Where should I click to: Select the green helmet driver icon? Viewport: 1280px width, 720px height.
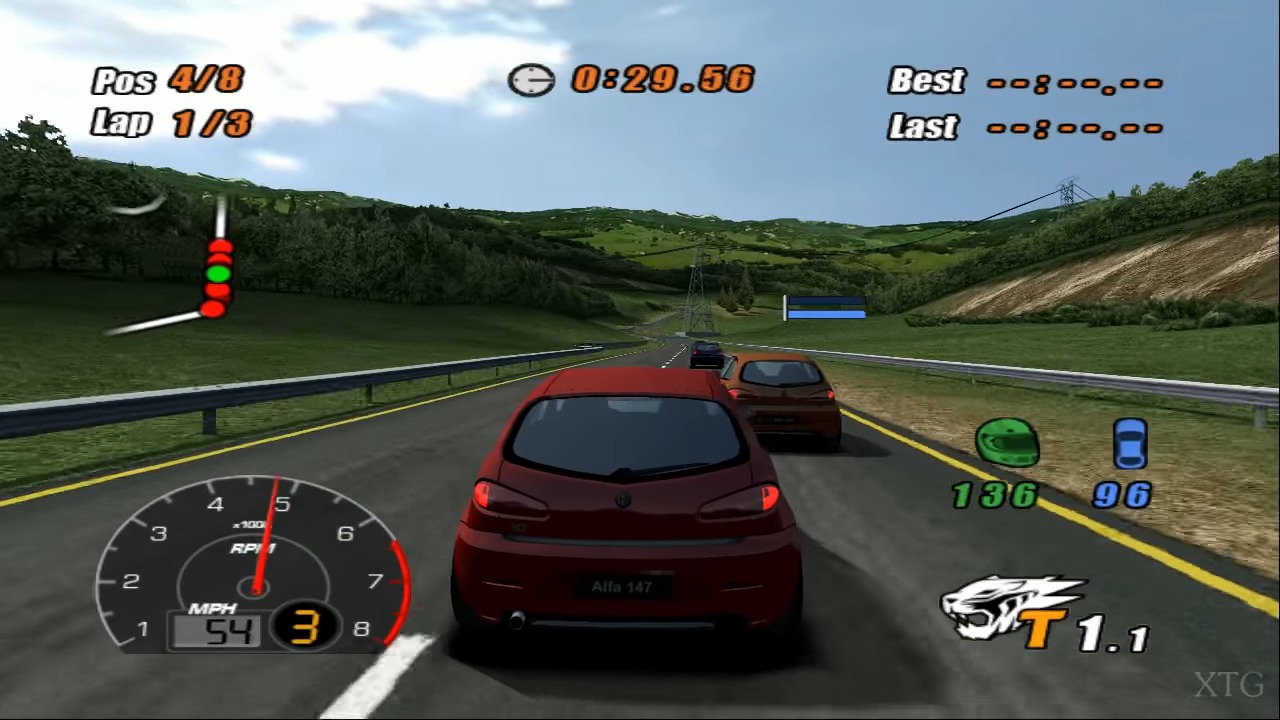click(1007, 444)
